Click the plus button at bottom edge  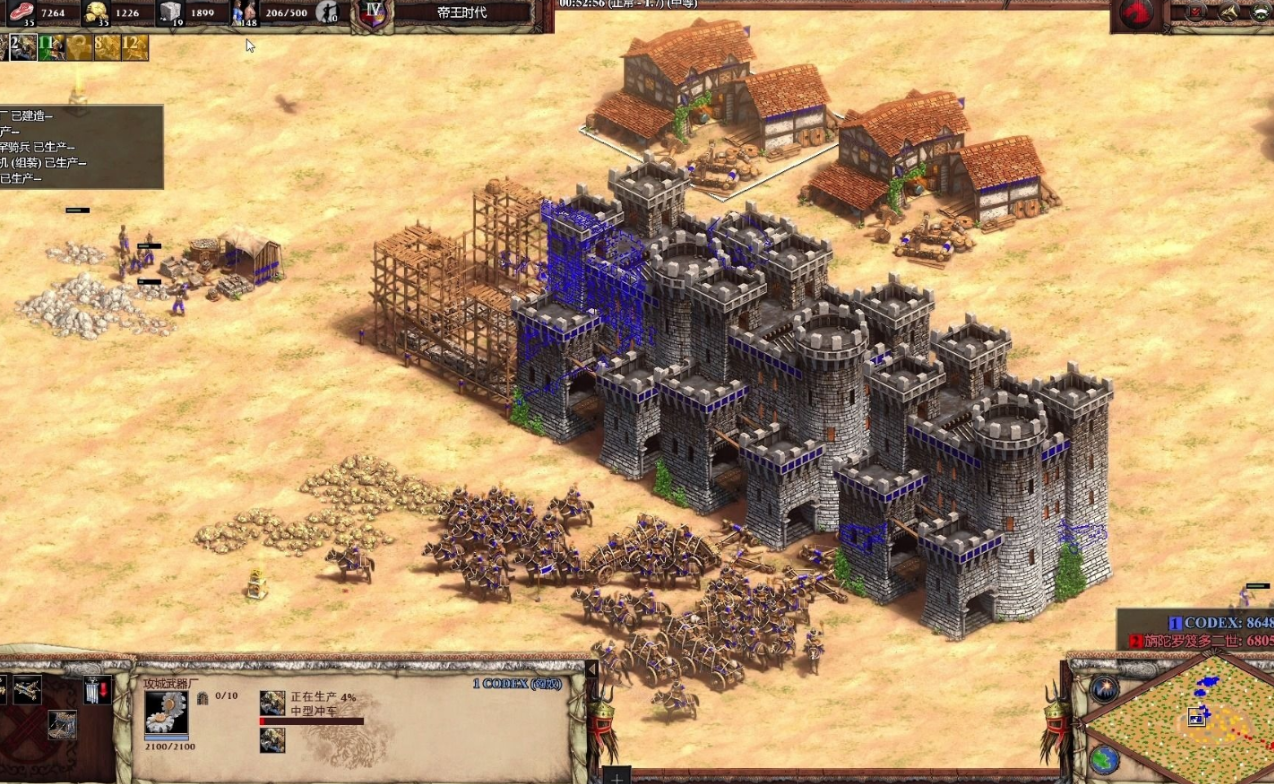coord(617,777)
